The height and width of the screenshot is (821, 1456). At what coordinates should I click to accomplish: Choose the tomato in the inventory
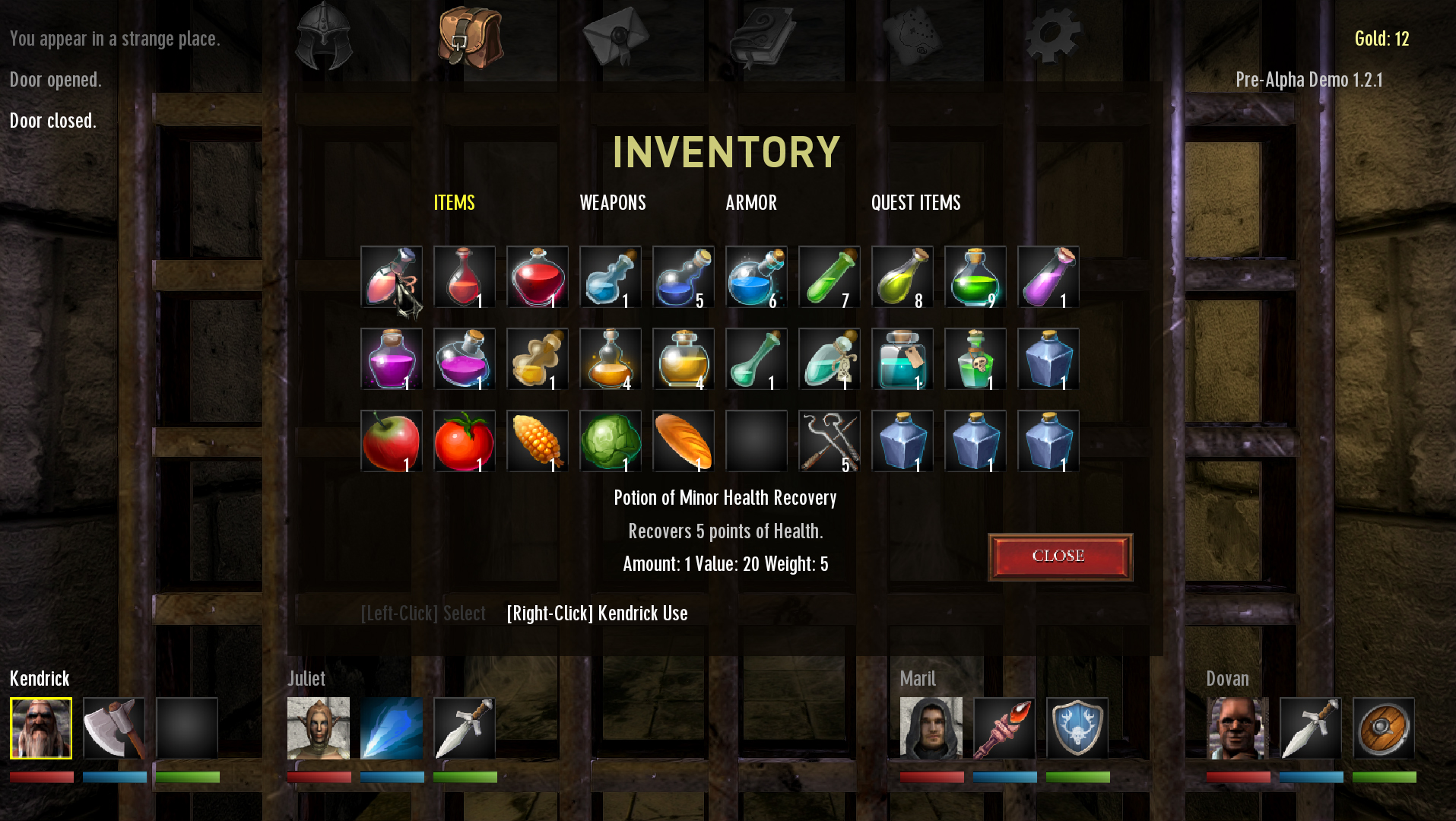click(x=464, y=441)
